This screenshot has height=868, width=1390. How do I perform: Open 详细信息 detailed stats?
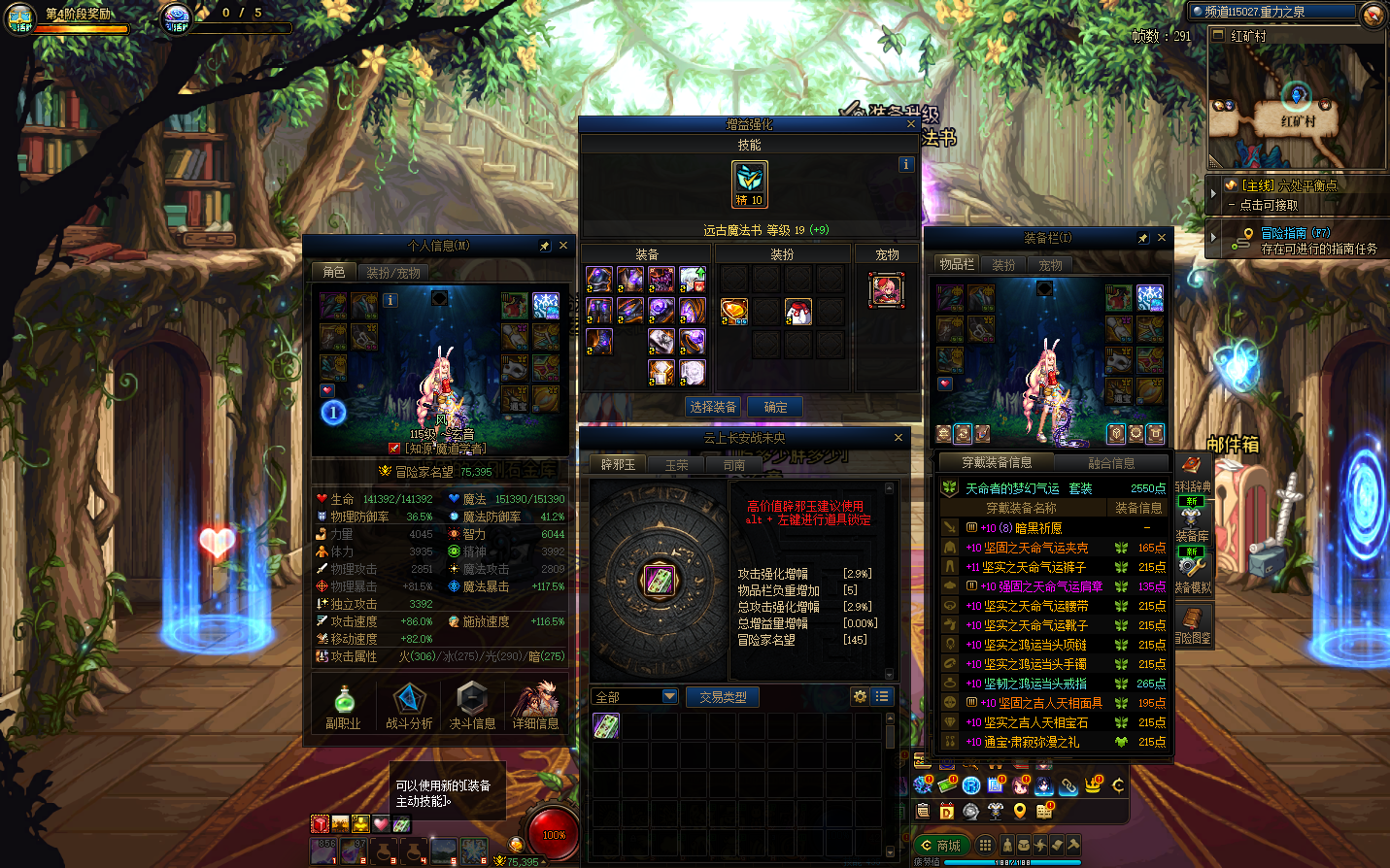[x=535, y=706]
